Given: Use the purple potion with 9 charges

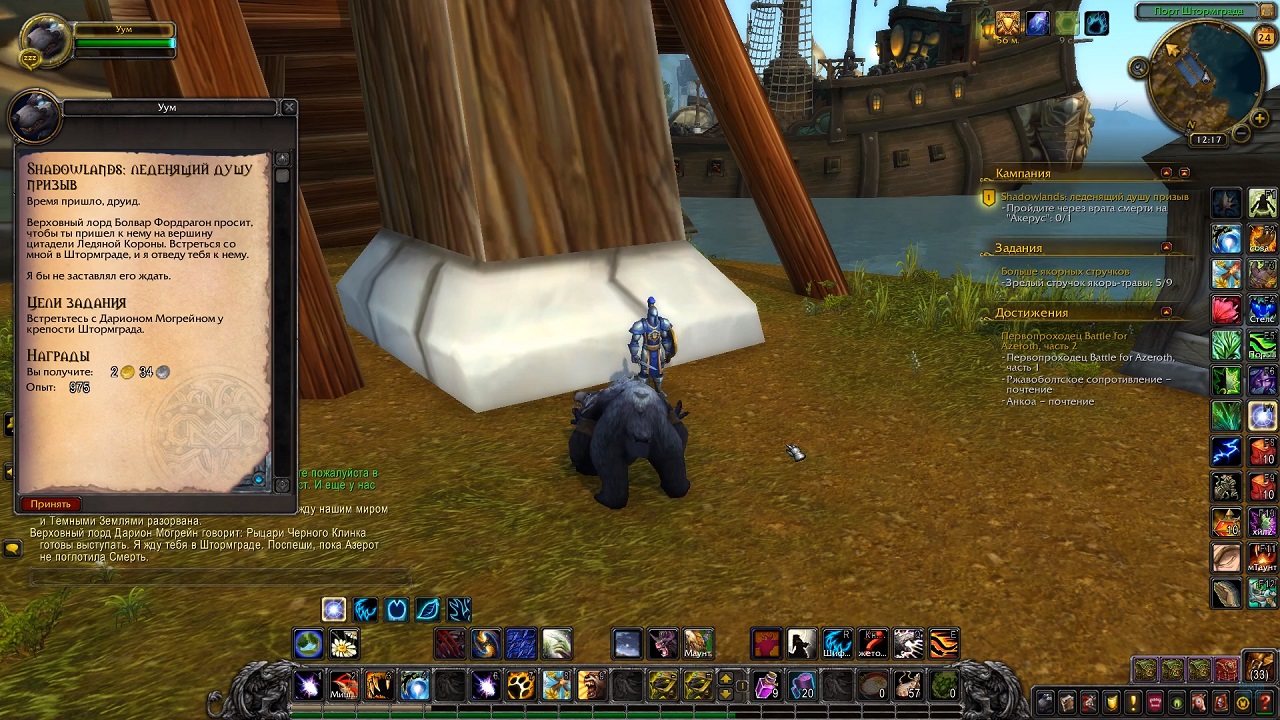Looking at the screenshot, I should [767, 685].
